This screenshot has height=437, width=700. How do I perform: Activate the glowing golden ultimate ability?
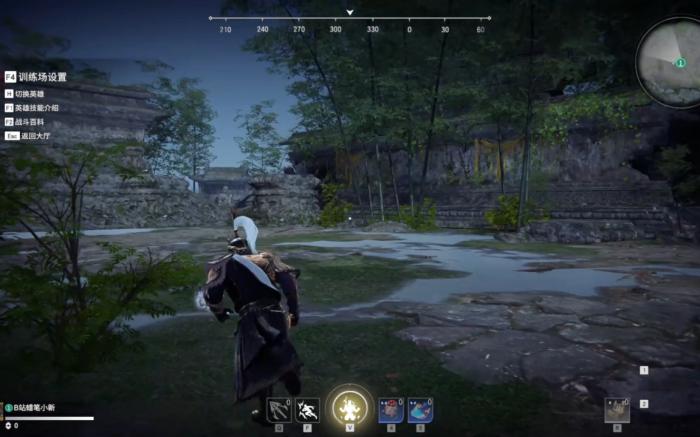click(x=349, y=407)
